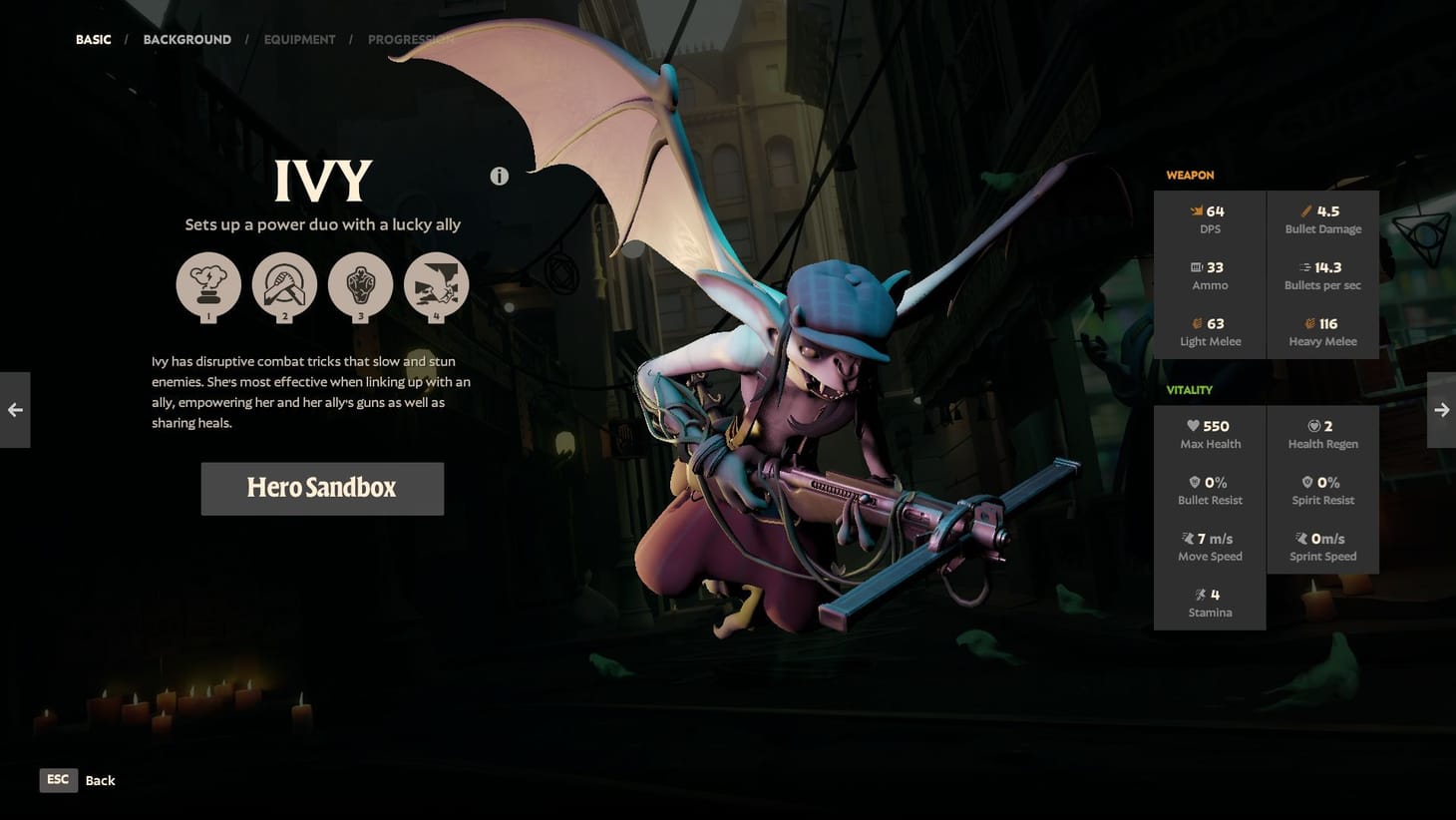Click the Move Speed icon in Vitality panel

1188,538
